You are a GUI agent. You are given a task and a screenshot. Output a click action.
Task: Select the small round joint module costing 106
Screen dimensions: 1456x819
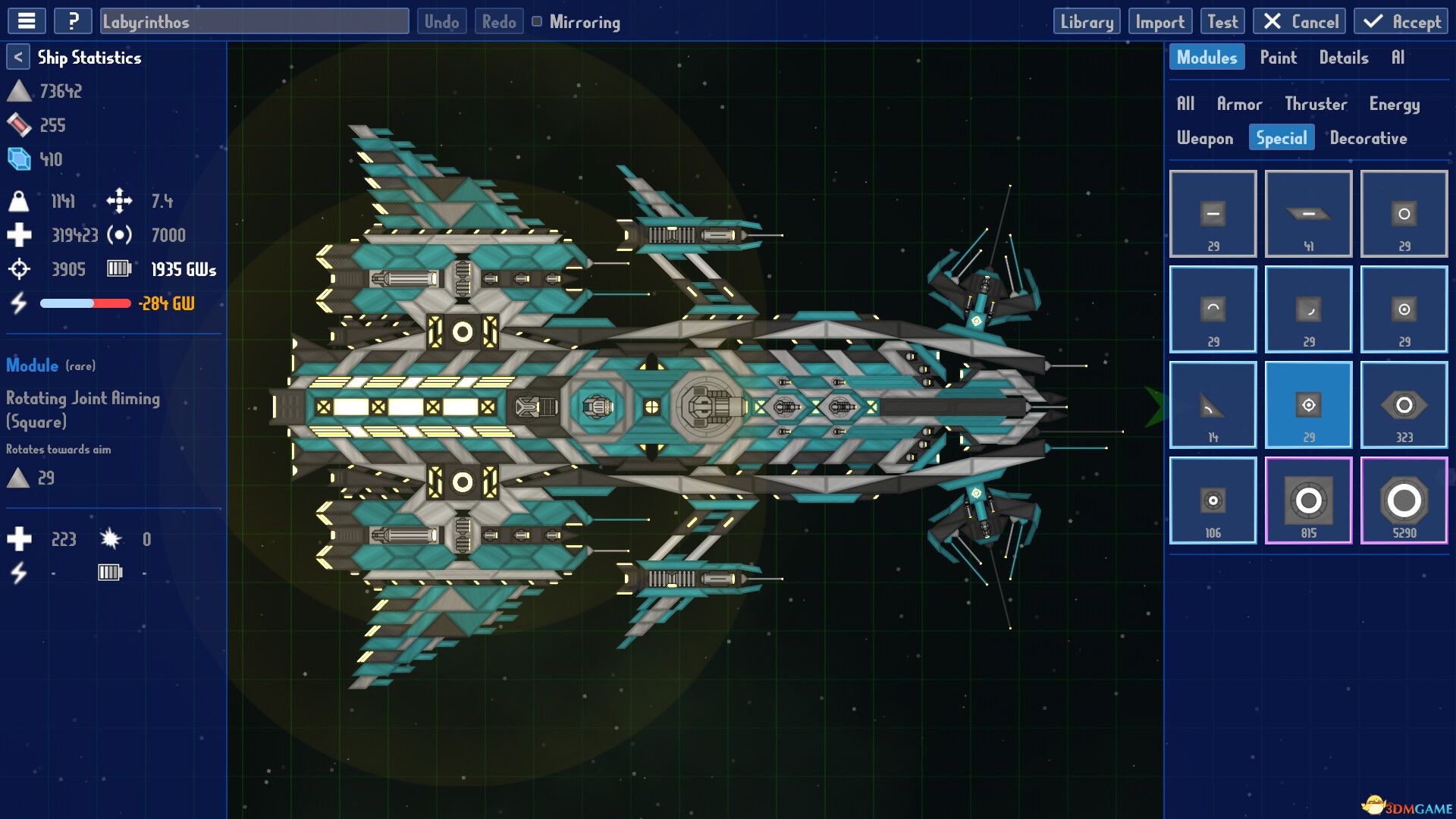tap(1213, 500)
